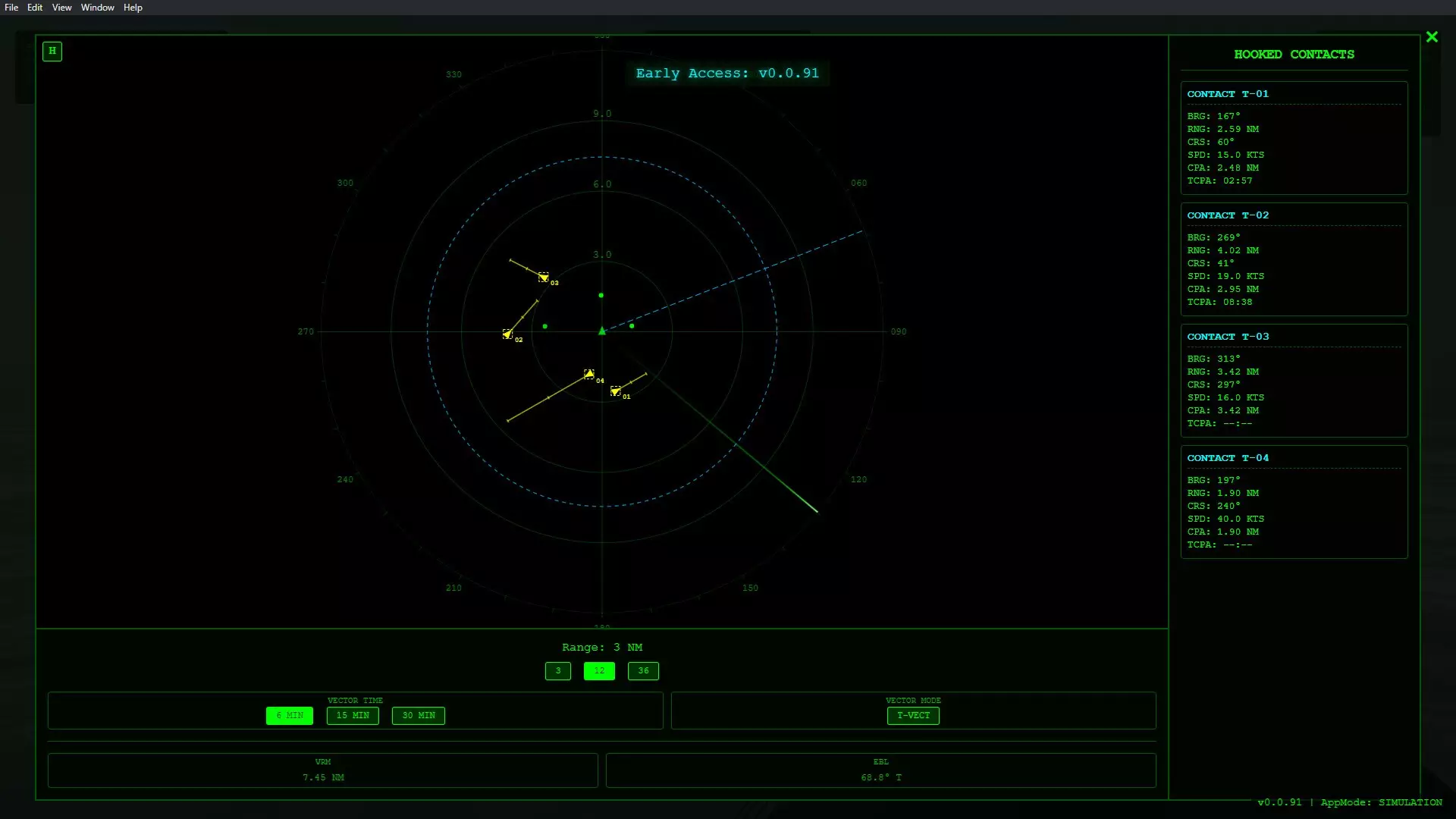Click contact 04 triangle symbol

[x=590, y=373]
